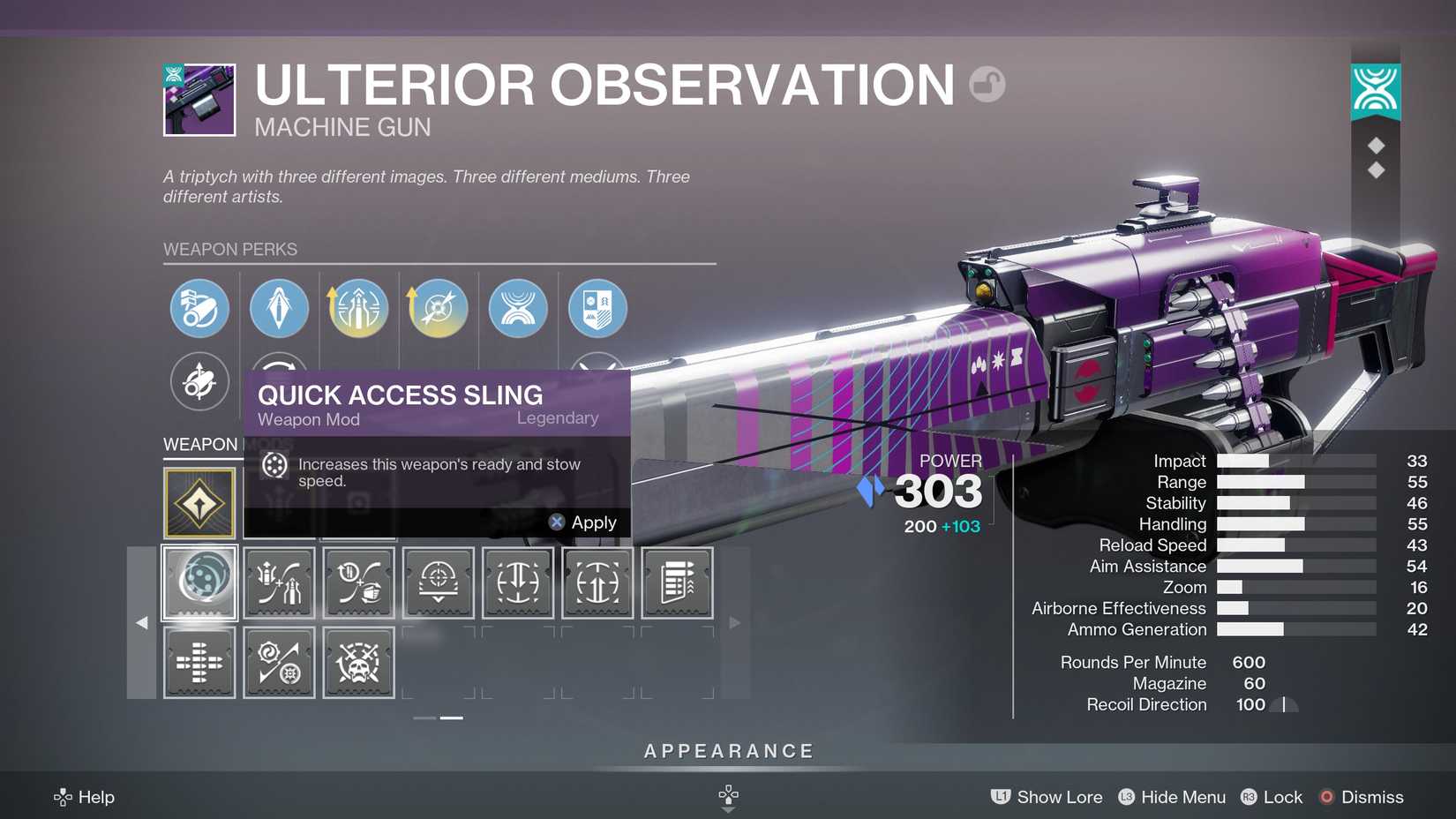This screenshot has height=819, width=1456.
Task: Select the barrel perk in the first column
Action: tap(199, 309)
